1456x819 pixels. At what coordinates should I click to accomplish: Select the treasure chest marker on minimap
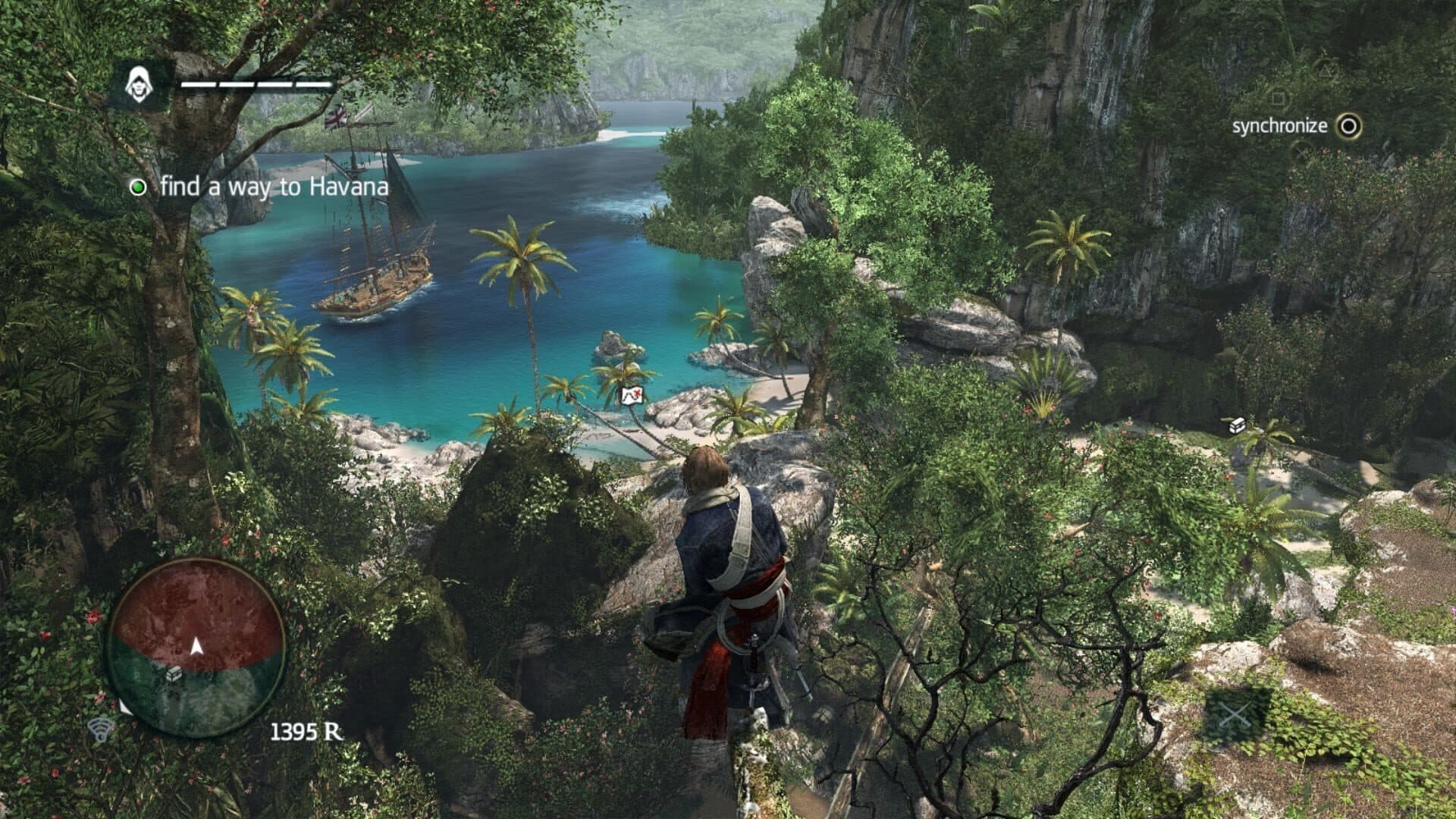[174, 673]
